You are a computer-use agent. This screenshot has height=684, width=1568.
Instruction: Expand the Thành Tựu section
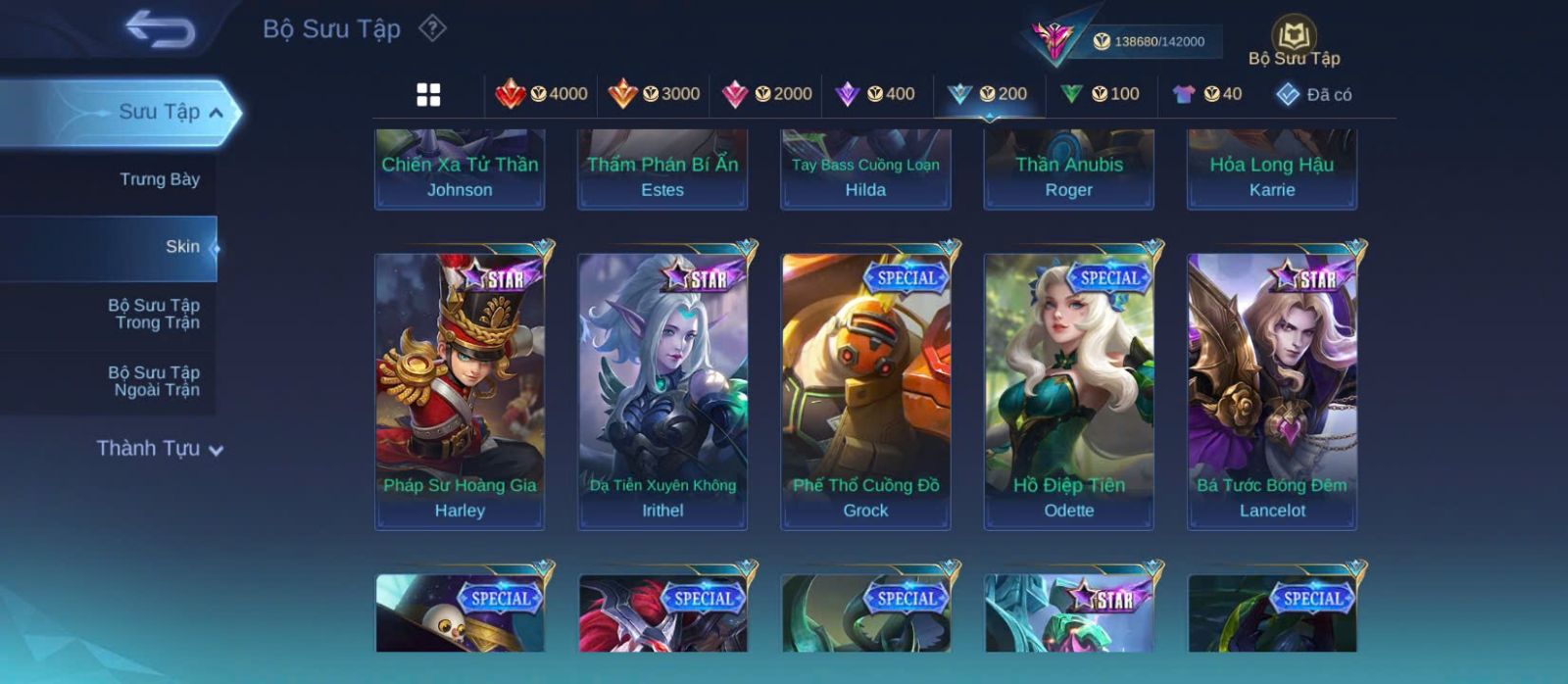pyautogui.click(x=160, y=449)
